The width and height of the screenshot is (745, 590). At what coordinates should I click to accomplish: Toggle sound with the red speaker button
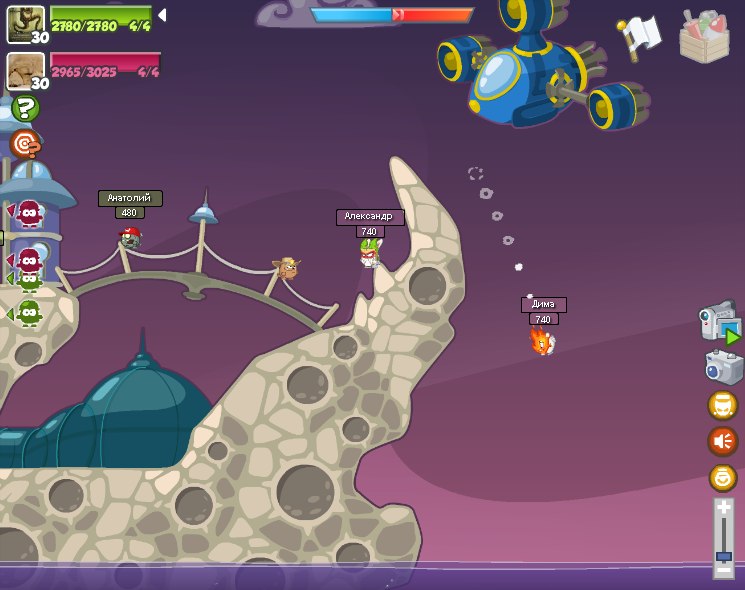(723, 441)
